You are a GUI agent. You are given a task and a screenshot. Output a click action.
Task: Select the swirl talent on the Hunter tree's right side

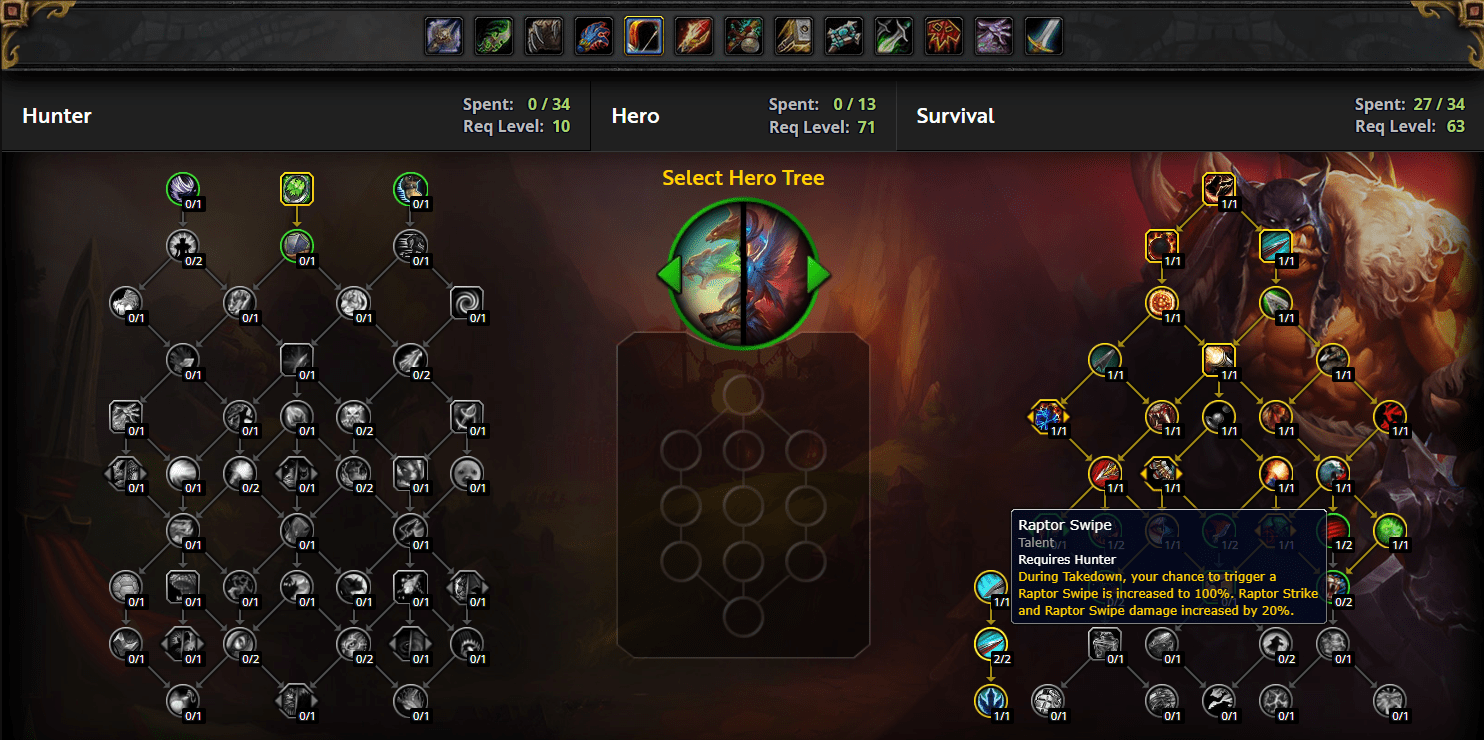(468, 303)
